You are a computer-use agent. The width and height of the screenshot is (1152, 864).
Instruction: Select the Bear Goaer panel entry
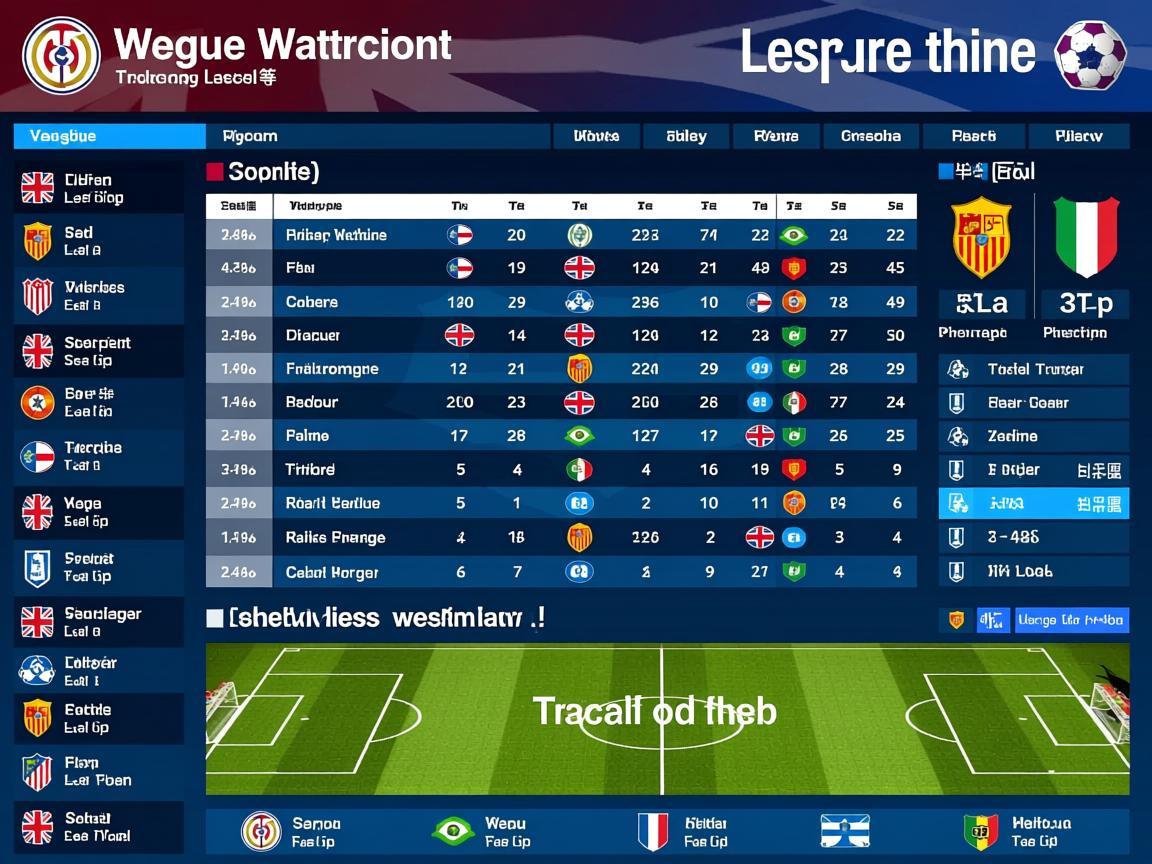pyautogui.click(x=1034, y=403)
